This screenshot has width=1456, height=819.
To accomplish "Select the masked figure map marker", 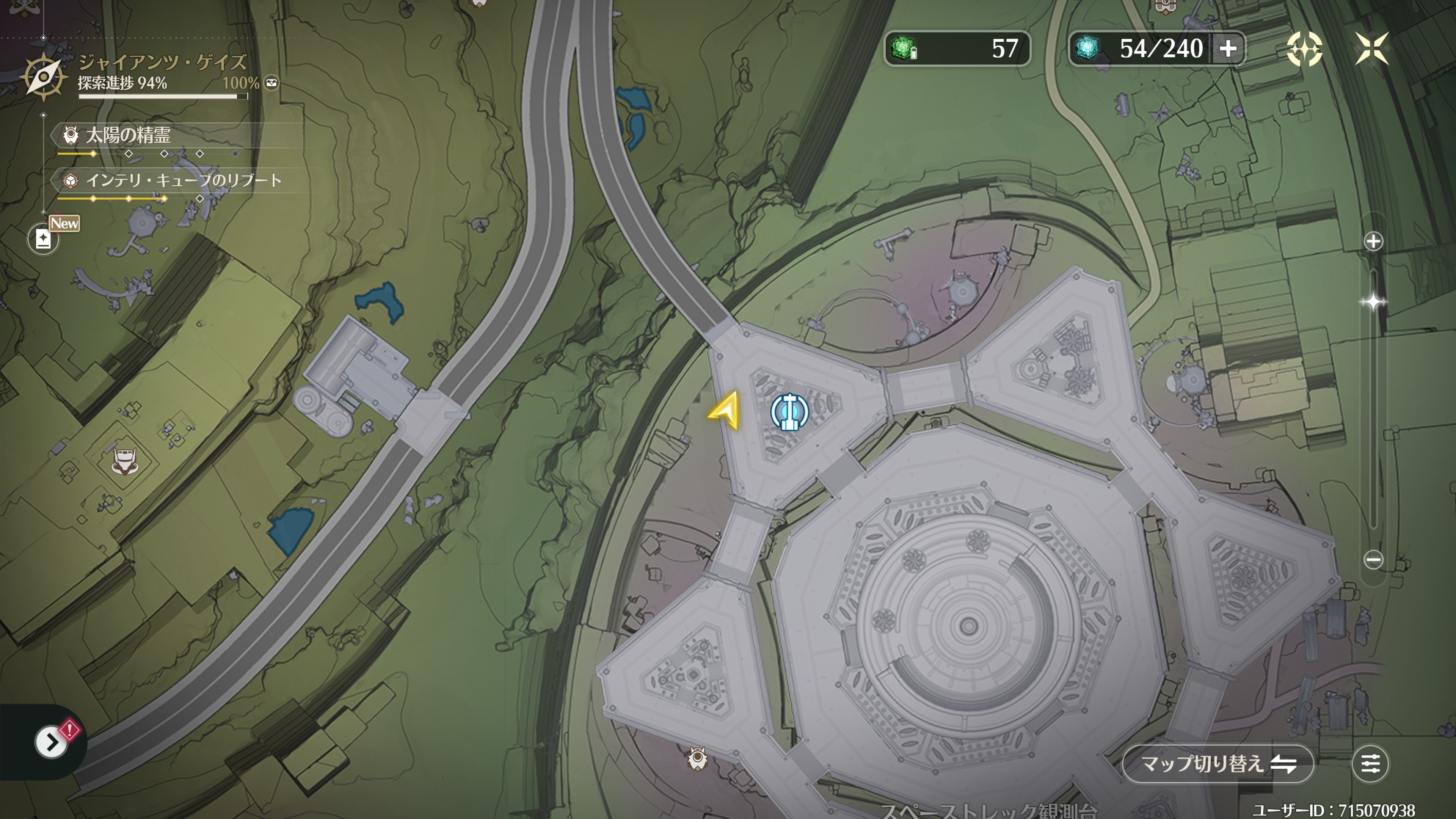I will click(x=124, y=461).
